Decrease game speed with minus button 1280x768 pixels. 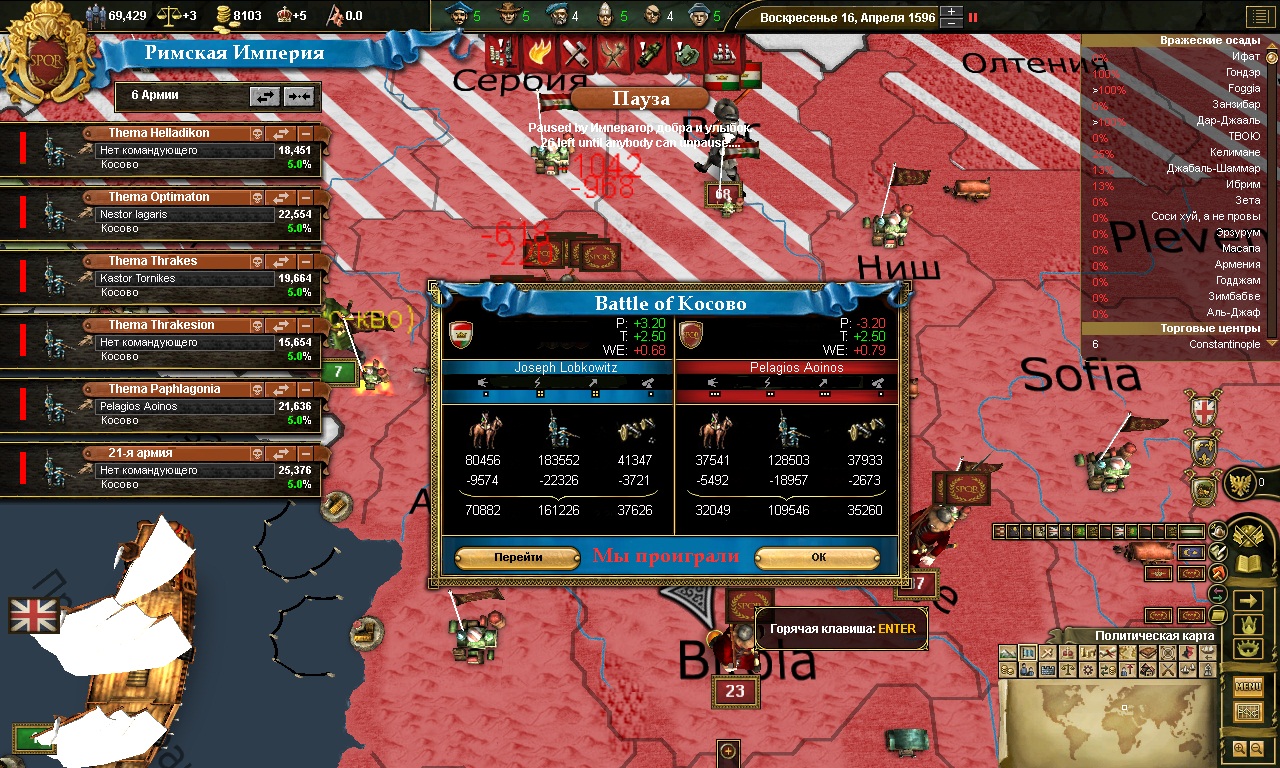[952, 23]
